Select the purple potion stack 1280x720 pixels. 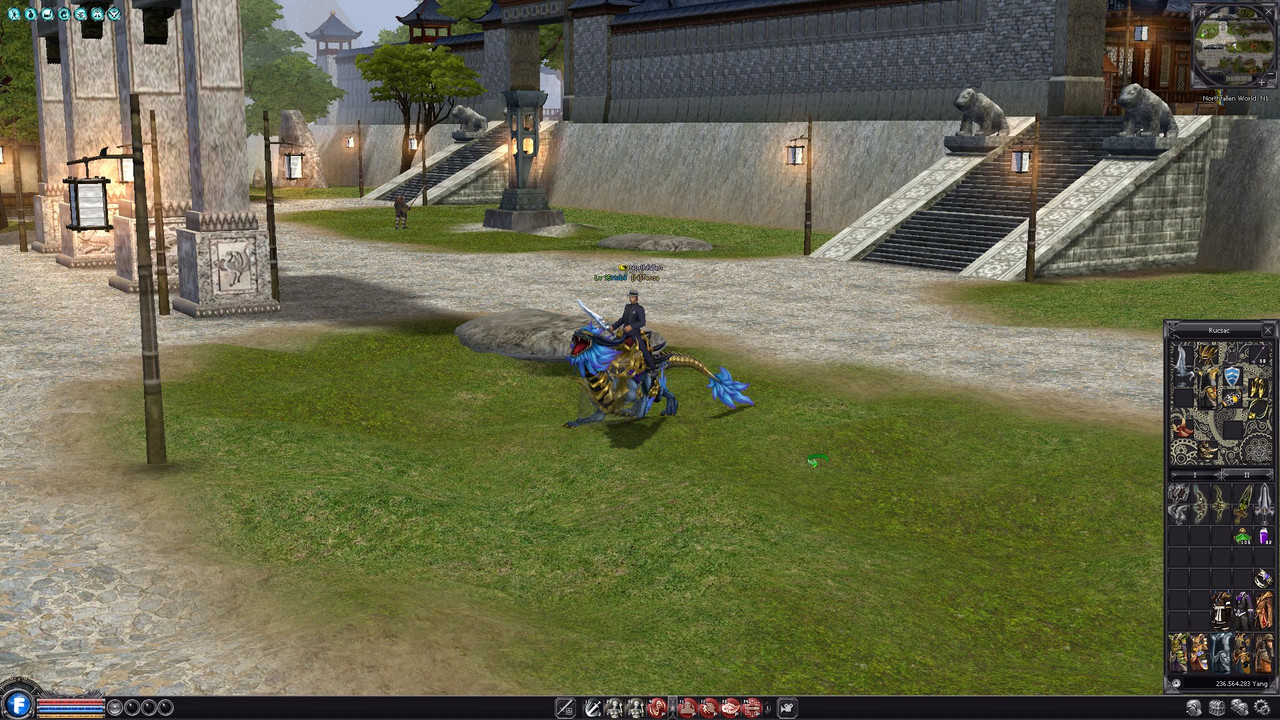(x=1264, y=536)
